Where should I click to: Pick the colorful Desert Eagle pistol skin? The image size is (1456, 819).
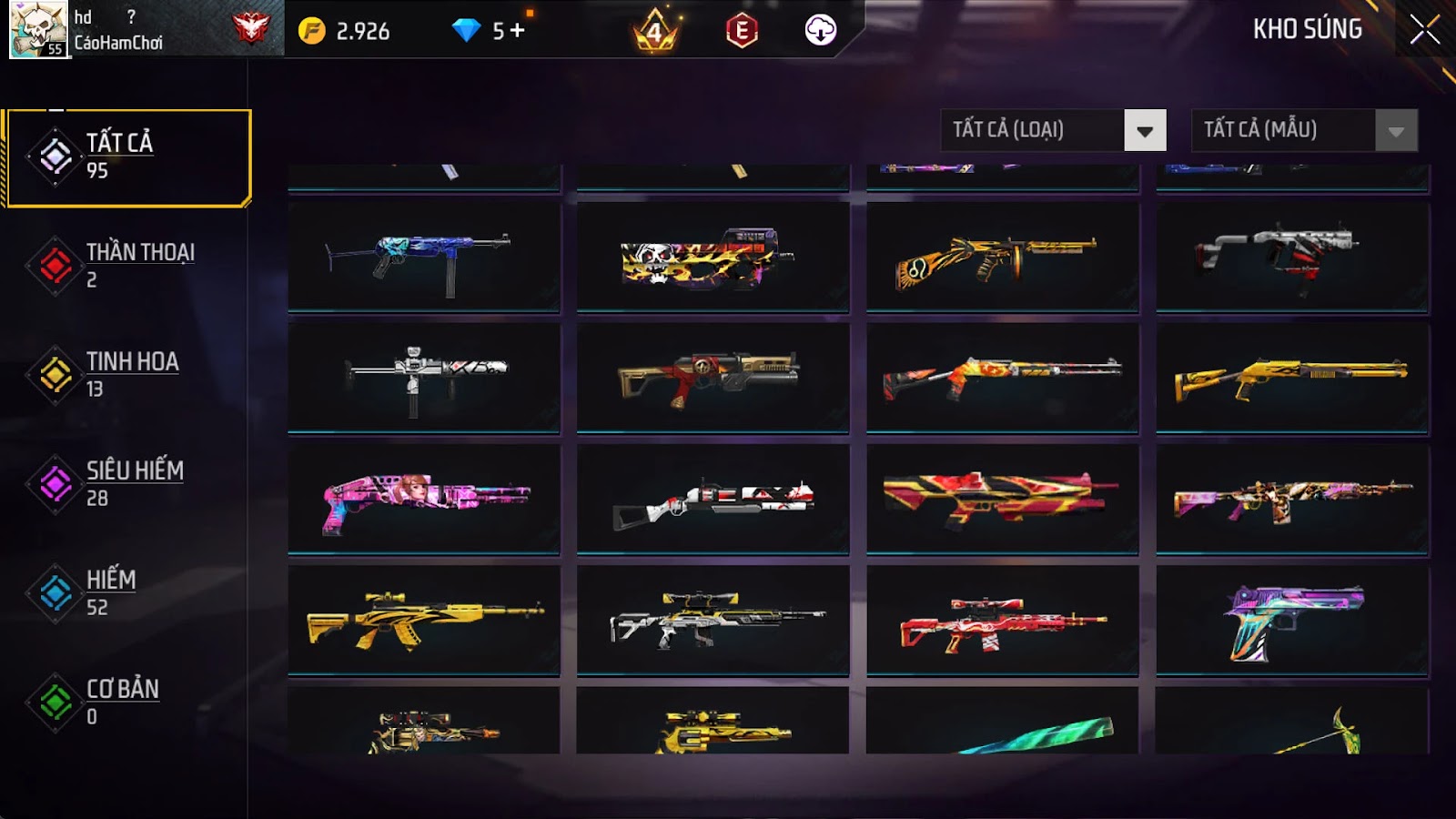(1292, 621)
